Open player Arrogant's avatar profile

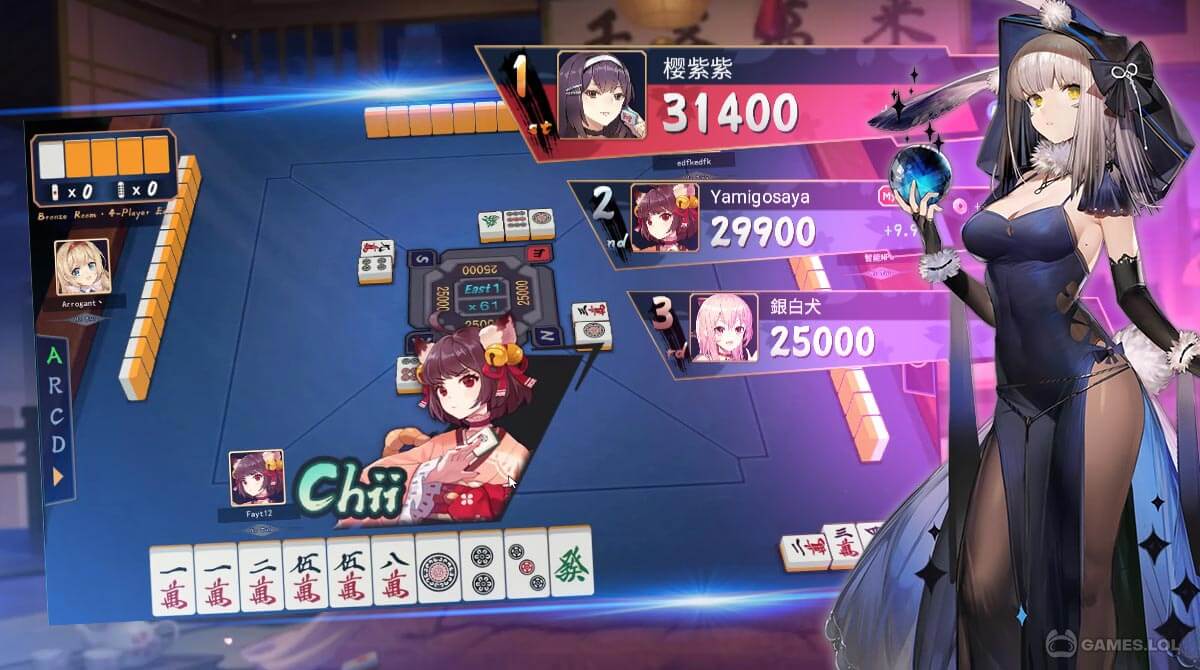click(x=83, y=266)
